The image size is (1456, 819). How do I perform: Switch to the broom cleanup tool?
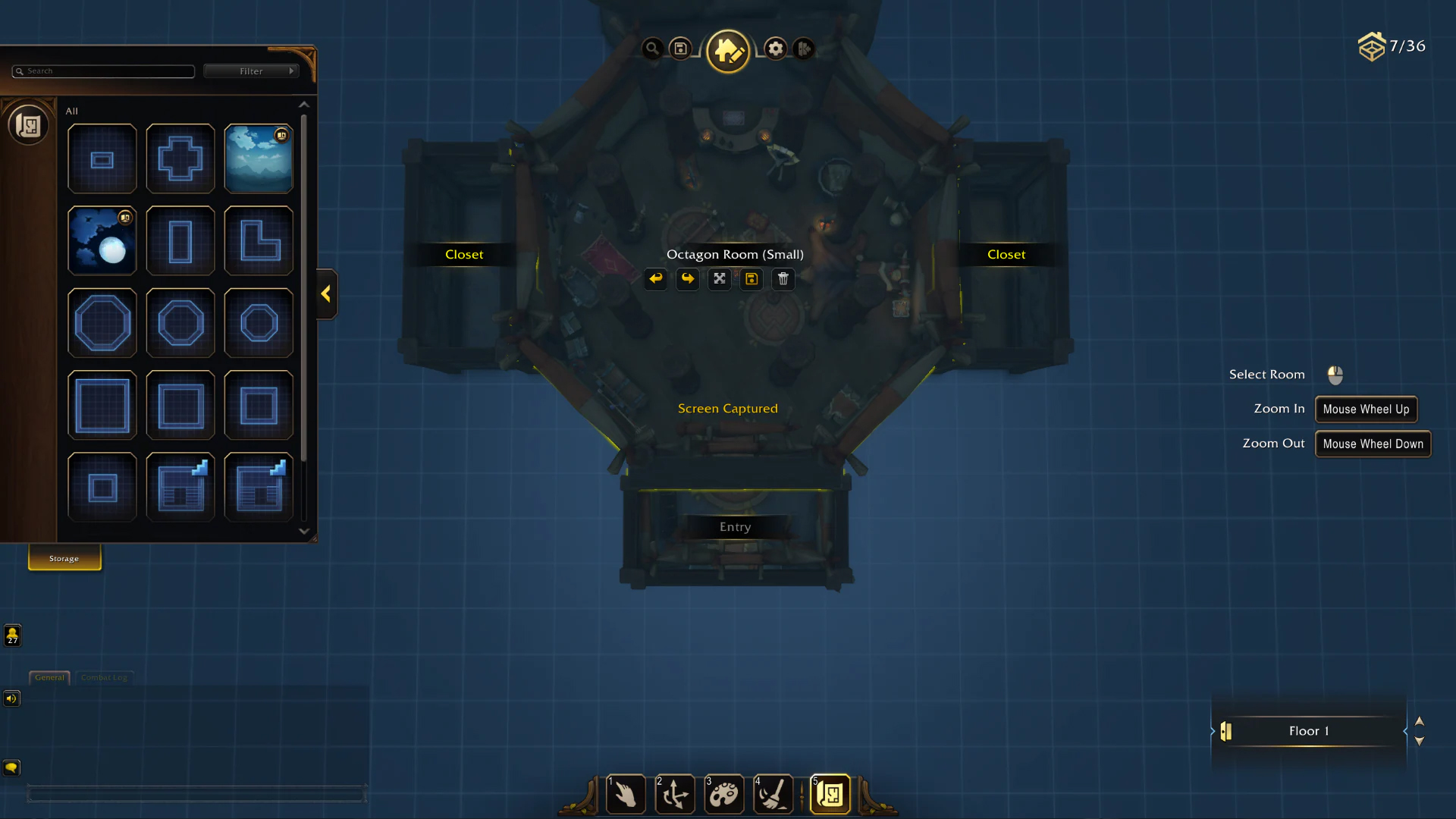coord(773,795)
